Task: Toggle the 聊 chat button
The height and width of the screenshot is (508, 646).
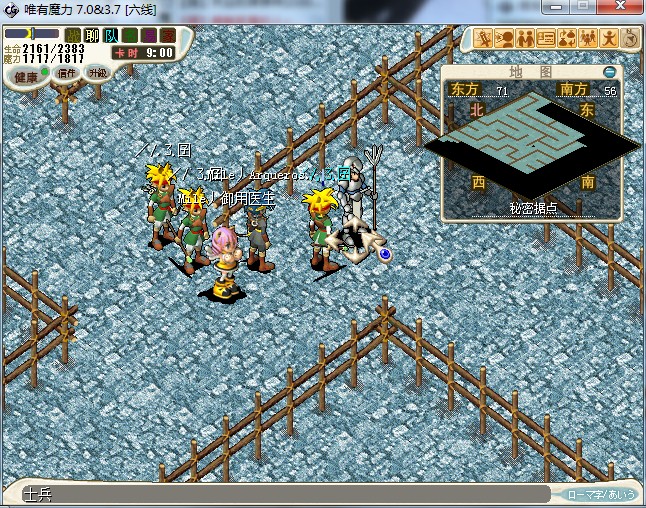Action: tap(92, 36)
